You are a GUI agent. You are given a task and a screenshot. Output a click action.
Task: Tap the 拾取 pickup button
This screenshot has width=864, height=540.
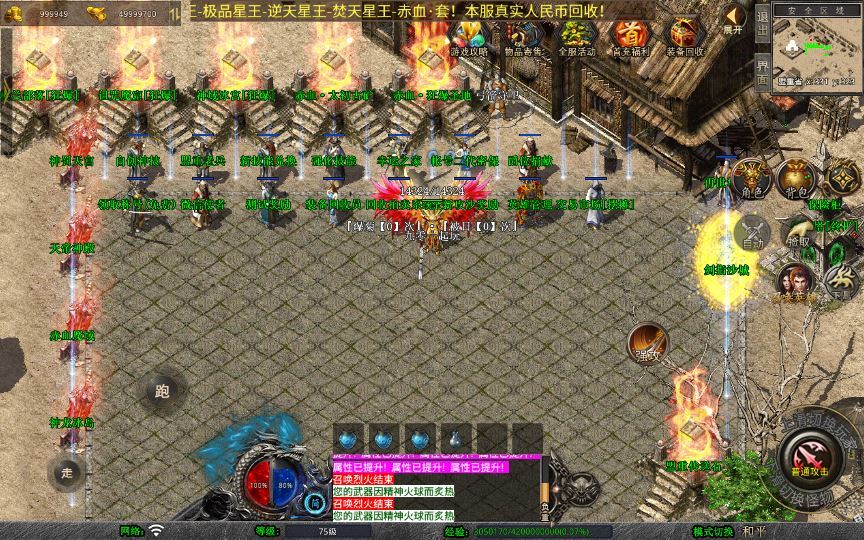click(798, 233)
